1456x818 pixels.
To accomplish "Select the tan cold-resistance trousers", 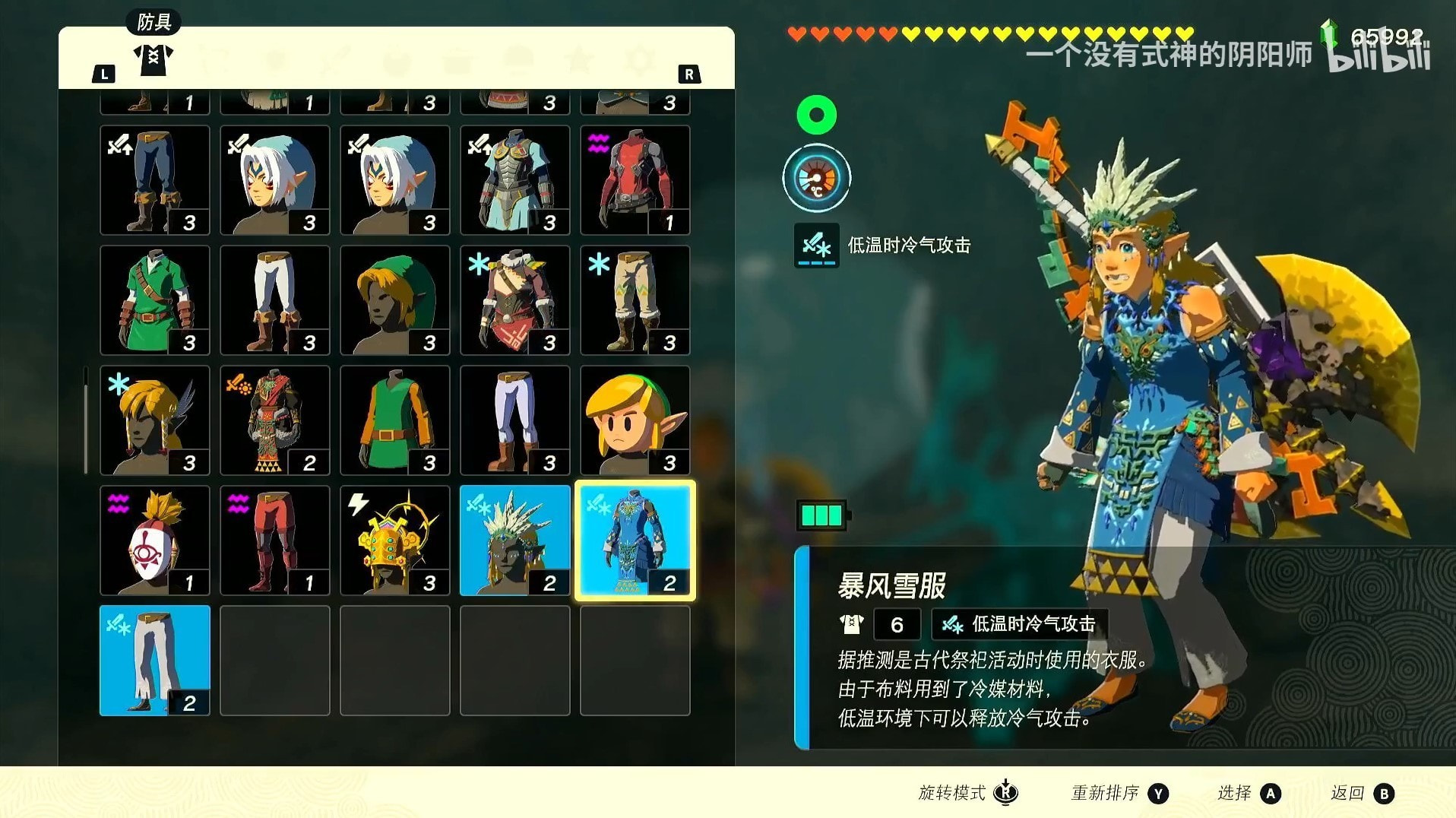I will [635, 300].
